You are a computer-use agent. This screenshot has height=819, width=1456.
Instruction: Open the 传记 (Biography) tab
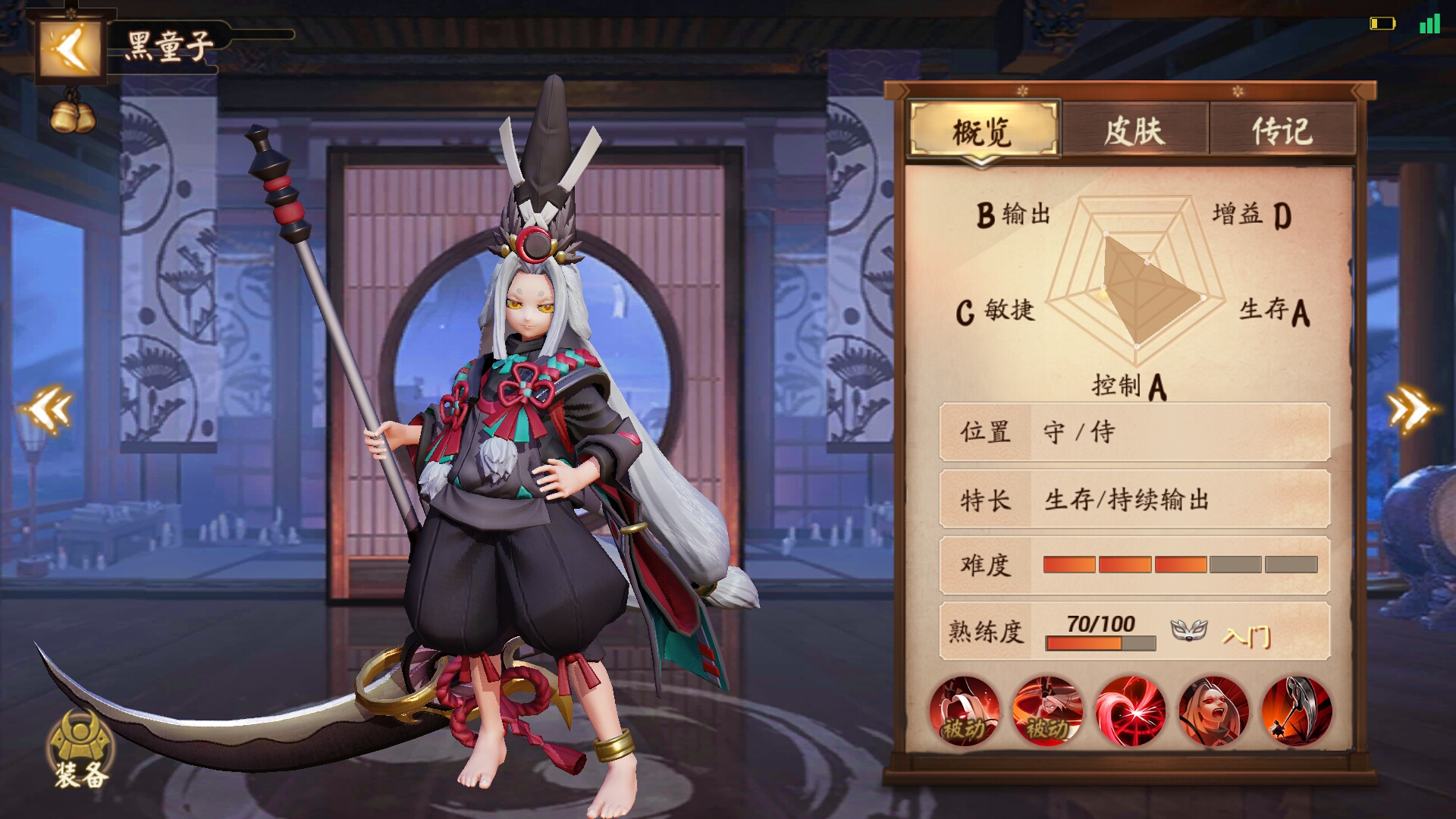[x=1282, y=131]
